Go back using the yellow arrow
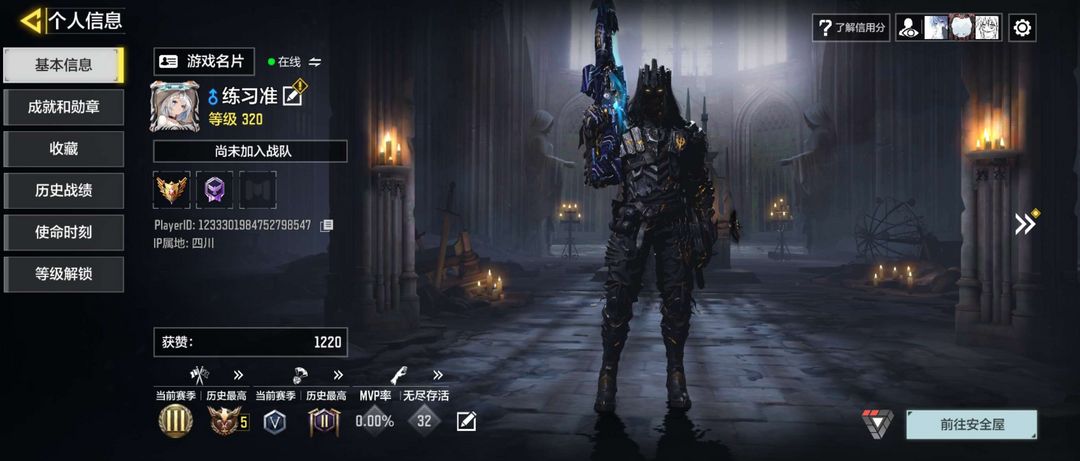This screenshot has height=461, width=1080. [31, 19]
